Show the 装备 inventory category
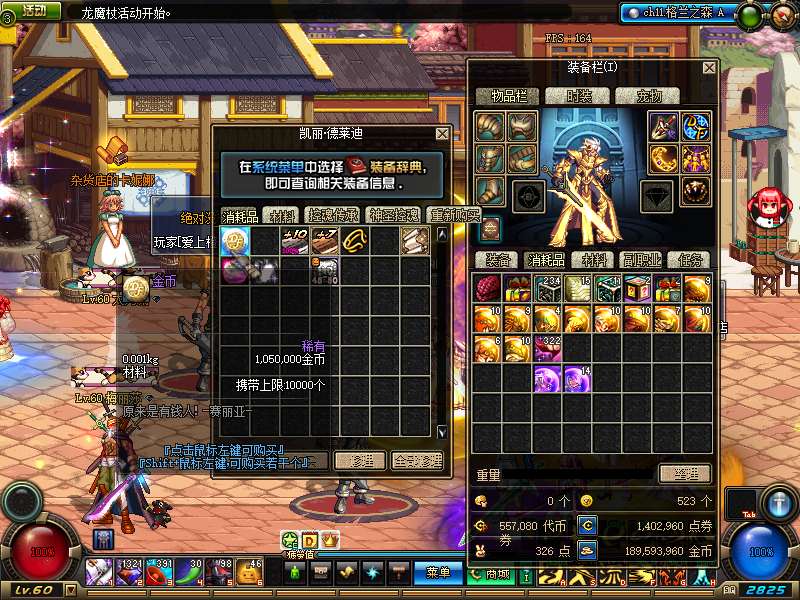 pyautogui.click(x=497, y=260)
